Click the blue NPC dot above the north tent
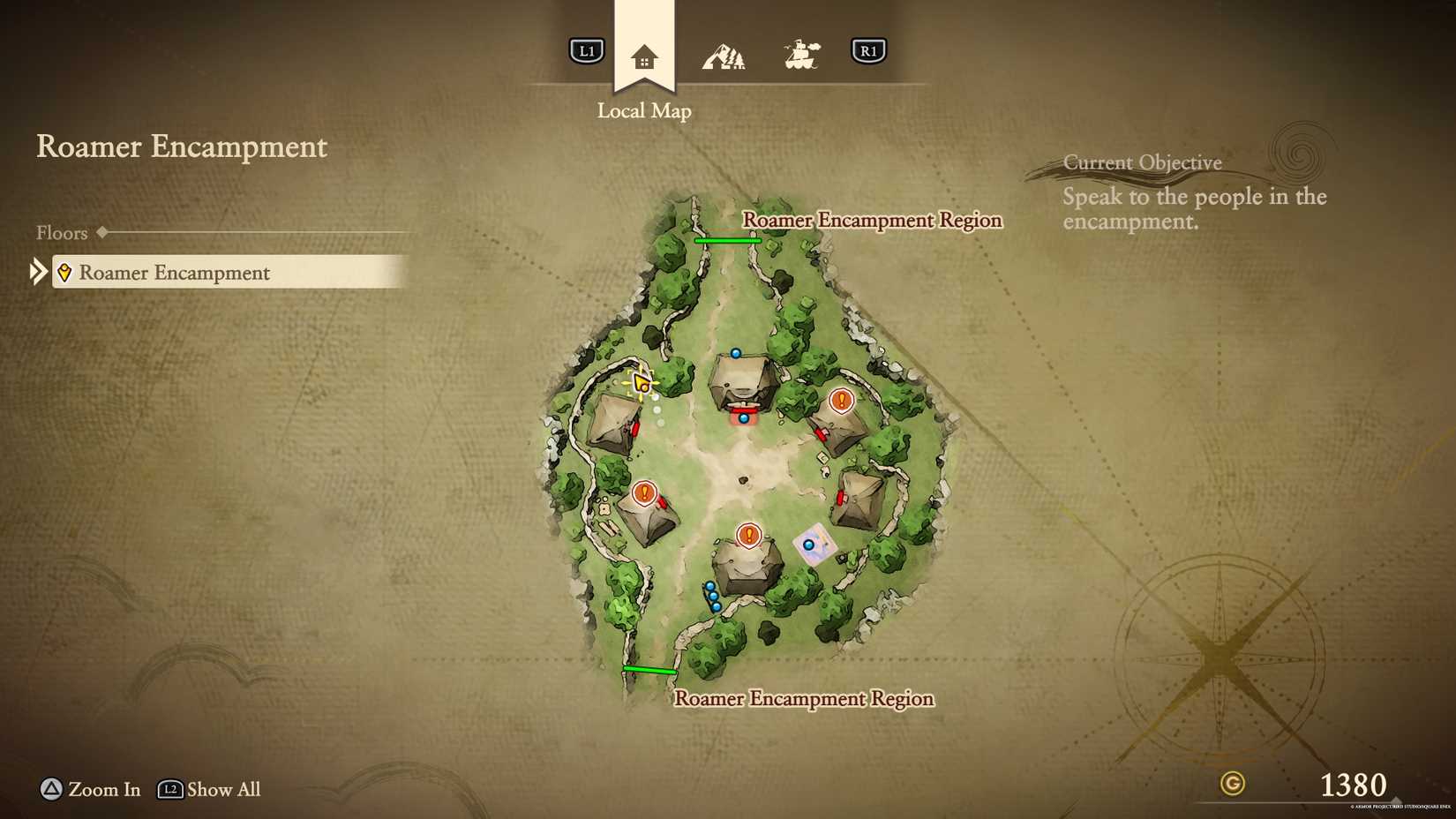The width and height of the screenshot is (1456, 819). click(x=735, y=351)
